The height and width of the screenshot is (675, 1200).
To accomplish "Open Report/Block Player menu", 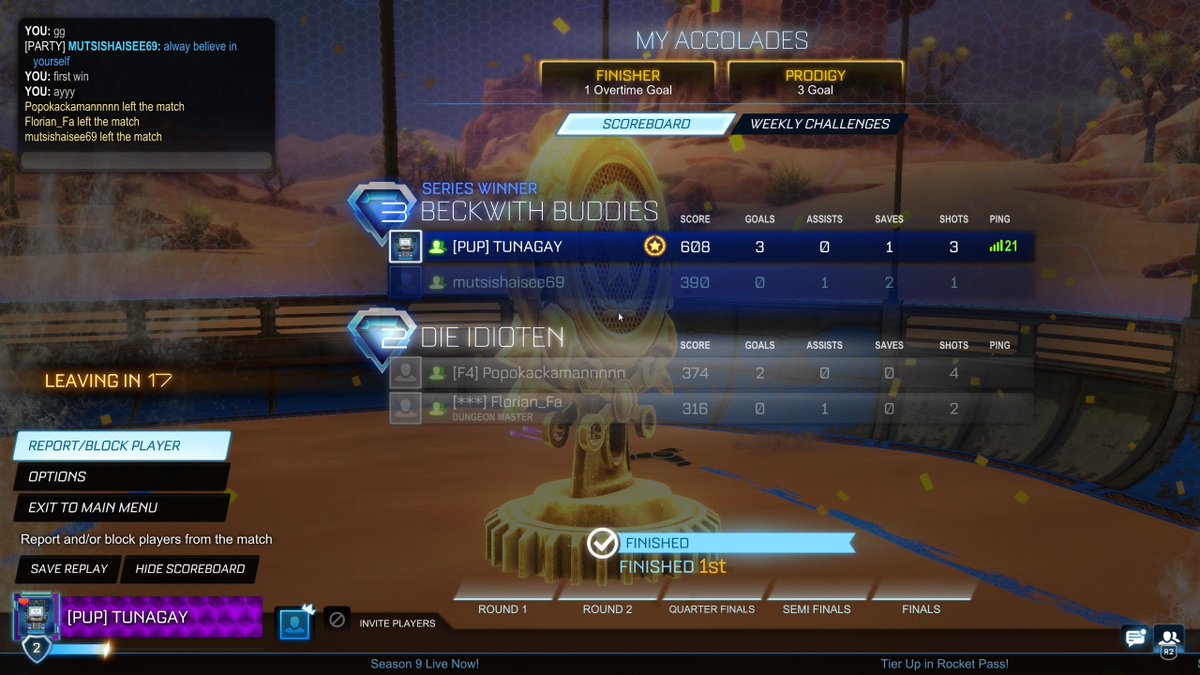I will (120, 446).
